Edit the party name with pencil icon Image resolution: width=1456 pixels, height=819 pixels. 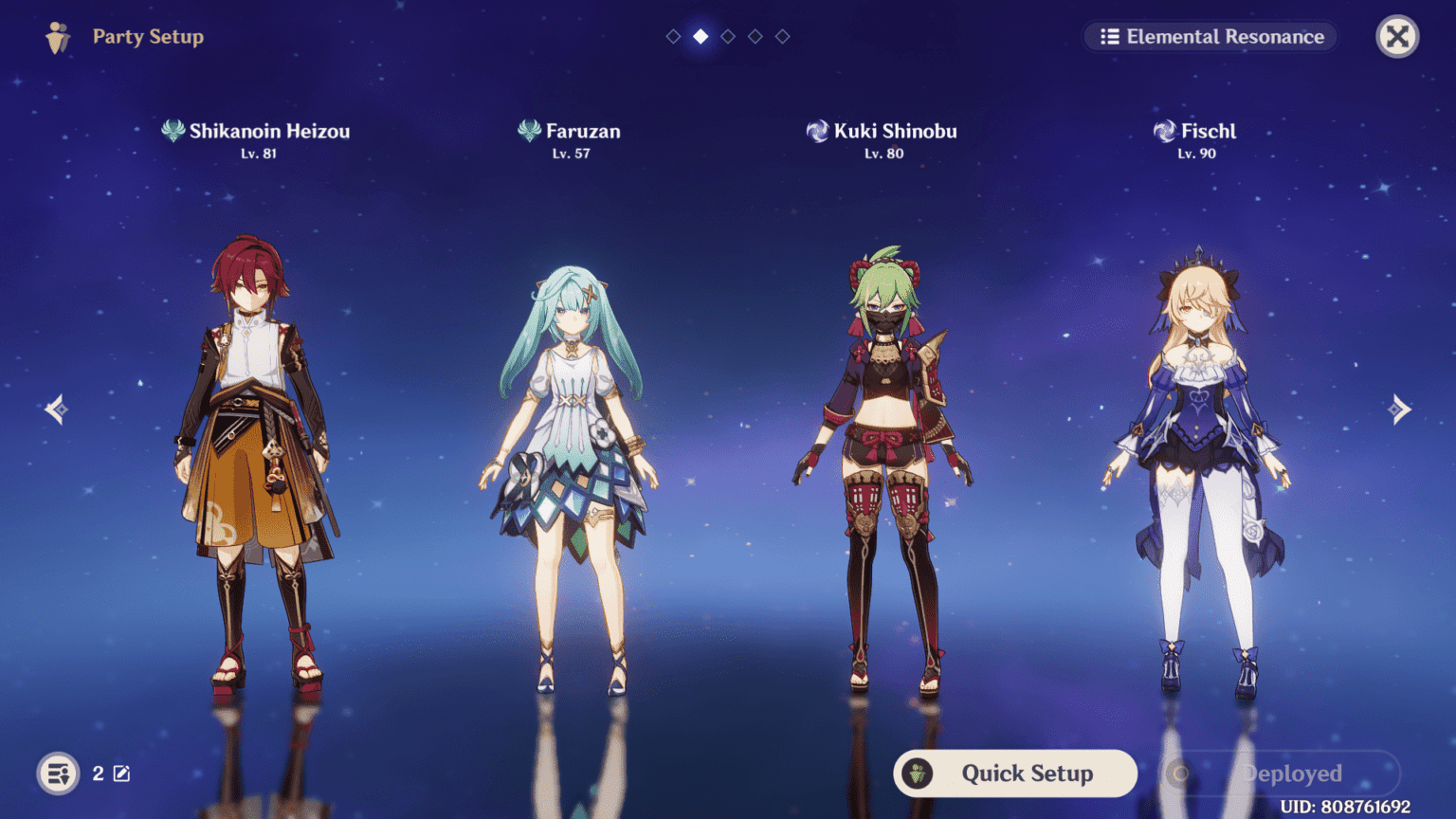click(122, 773)
